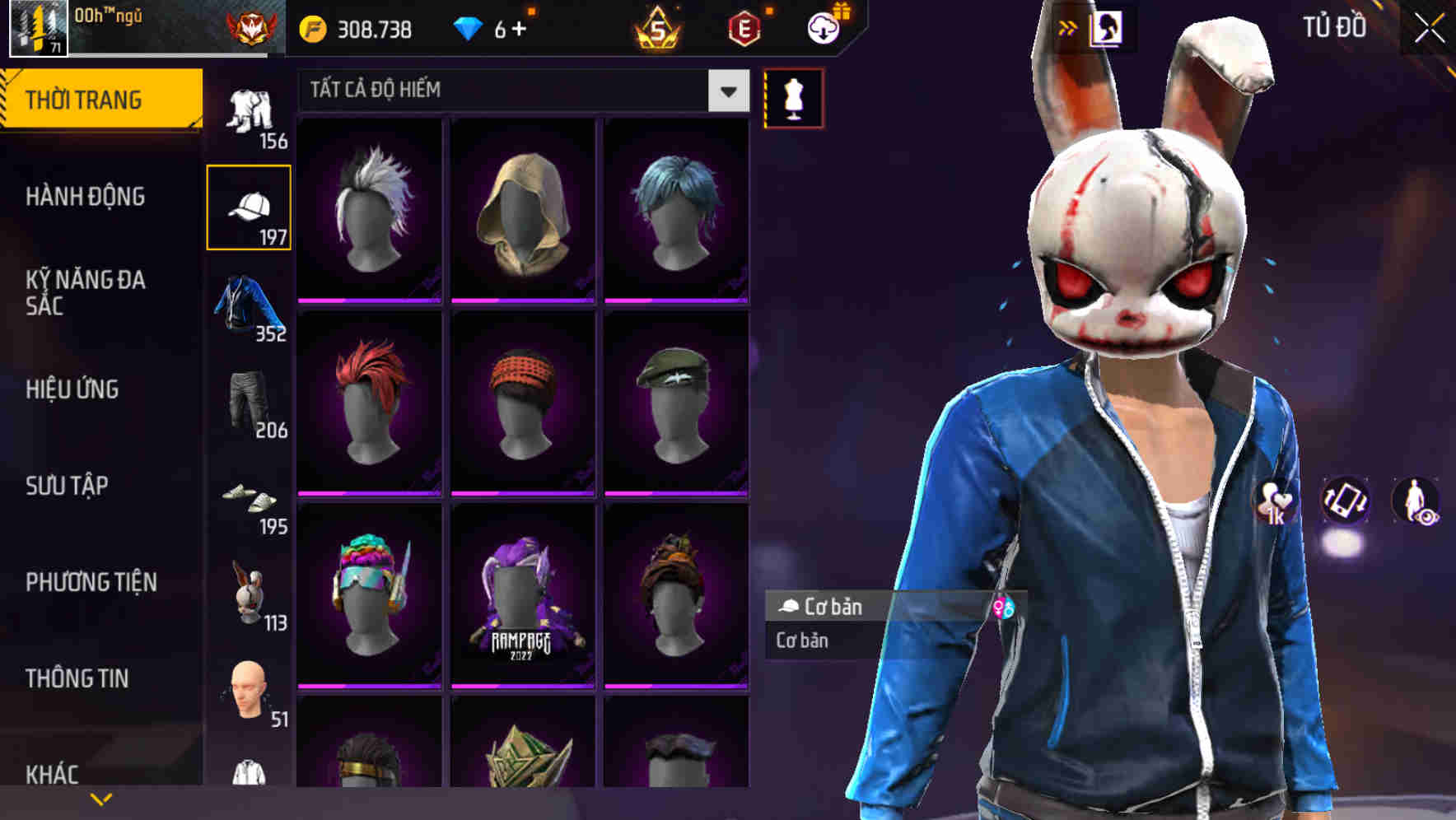Toggle the gender icon next to Cơ bản
Screen dimensions: 1456x820
tap(1004, 608)
